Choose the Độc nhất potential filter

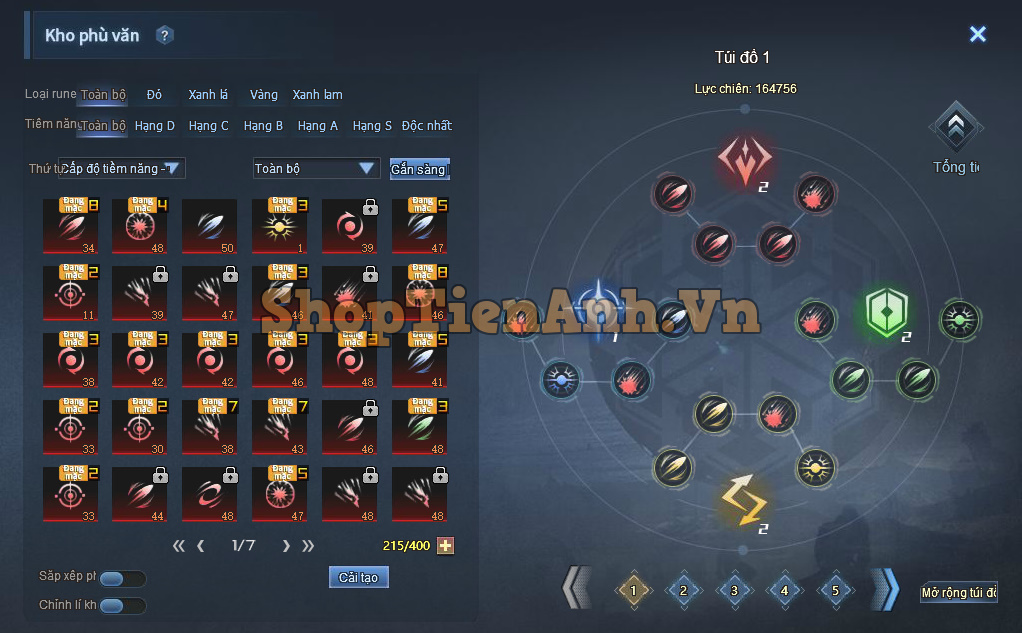[x=426, y=126]
